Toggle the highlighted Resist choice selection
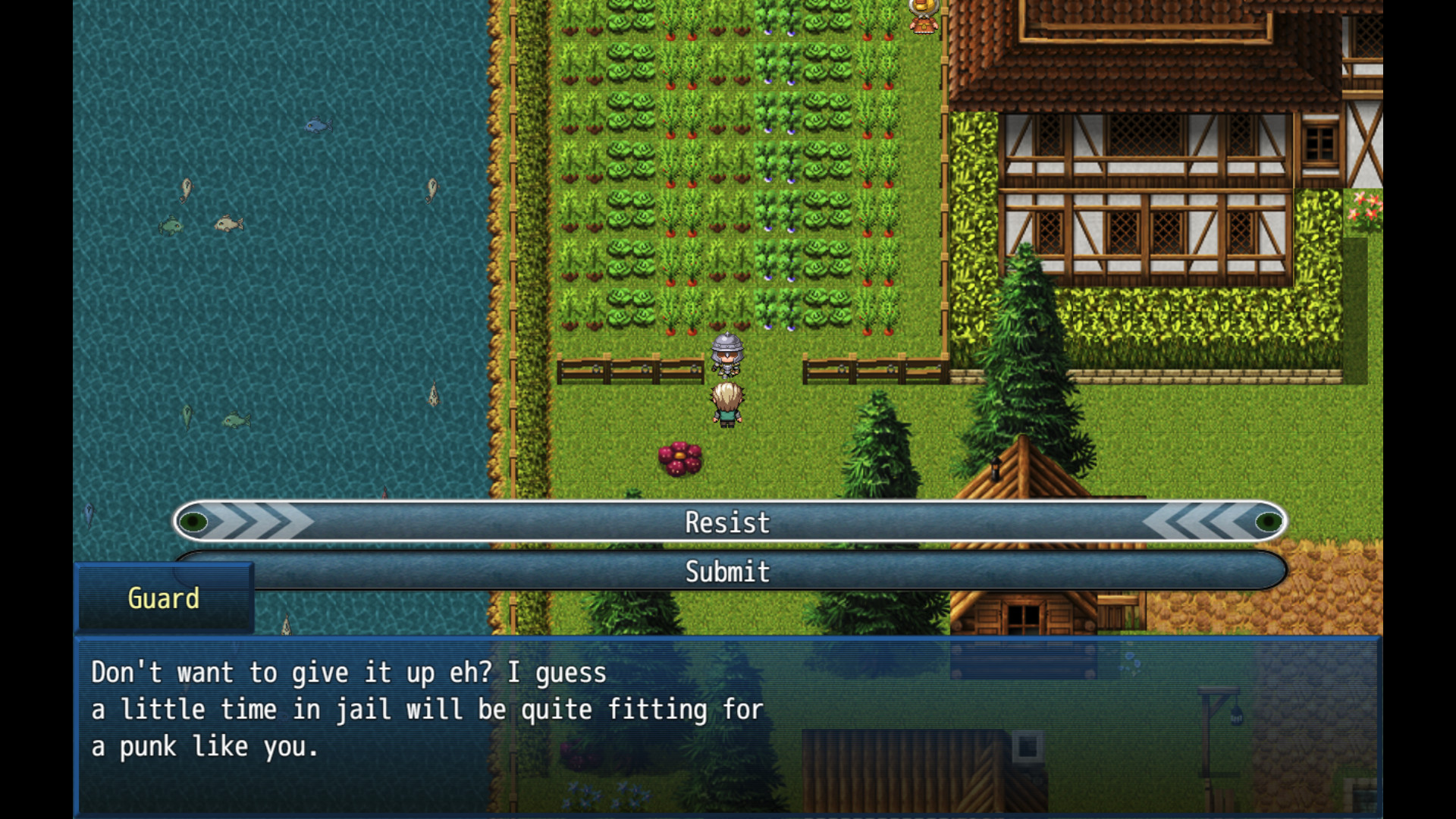This screenshot has height=819, width=1456. (726, 522)
